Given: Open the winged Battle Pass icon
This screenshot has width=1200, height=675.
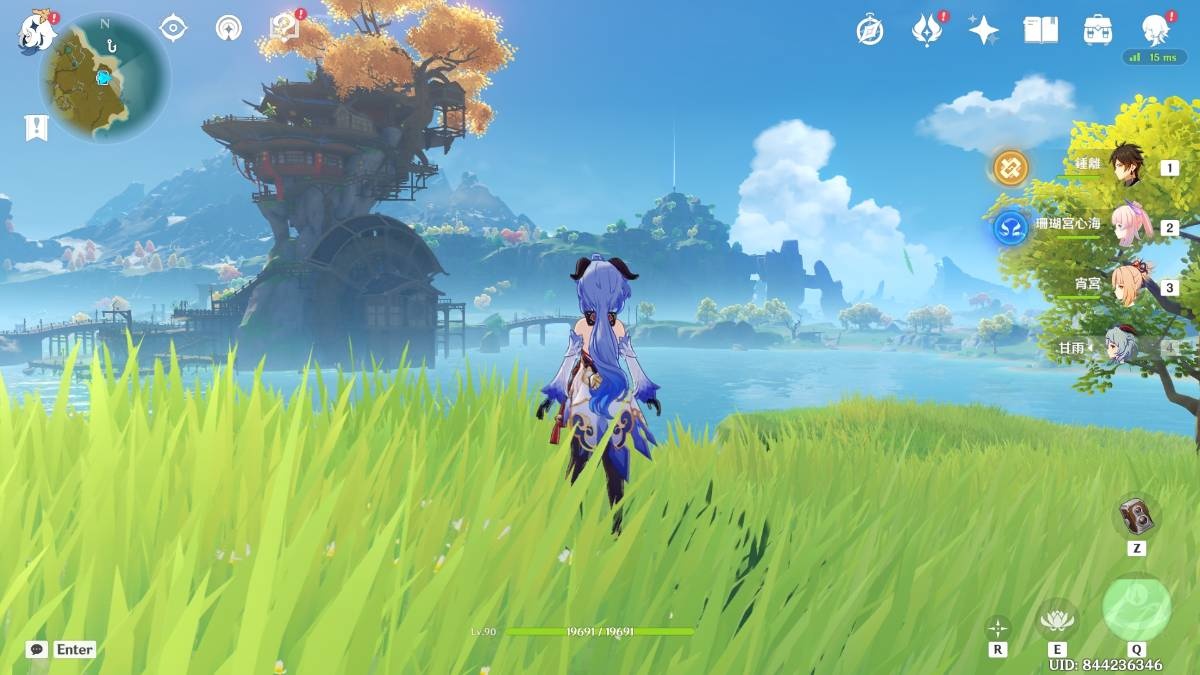Looking at the screenshot, I should tap(927, 30).
